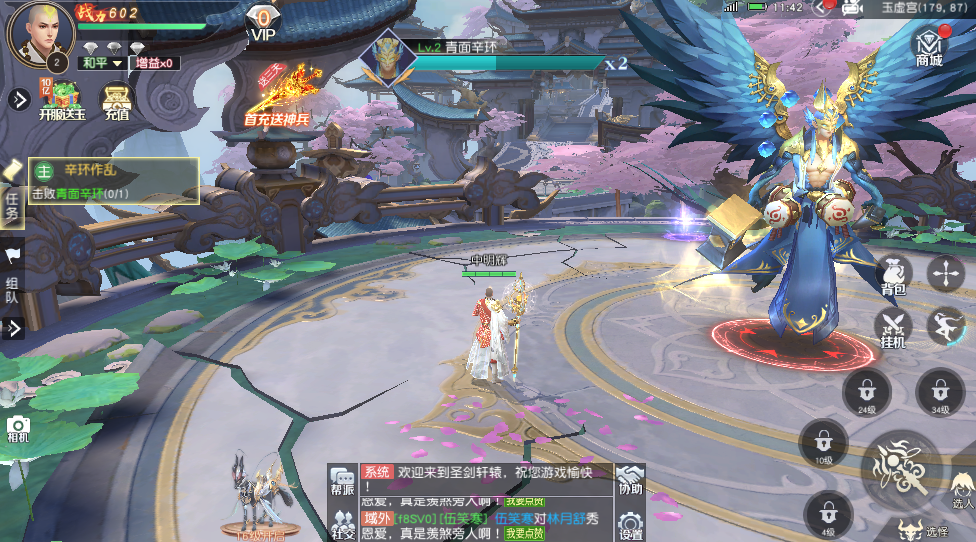Open the VIP level badge

[x=262, y=23]
